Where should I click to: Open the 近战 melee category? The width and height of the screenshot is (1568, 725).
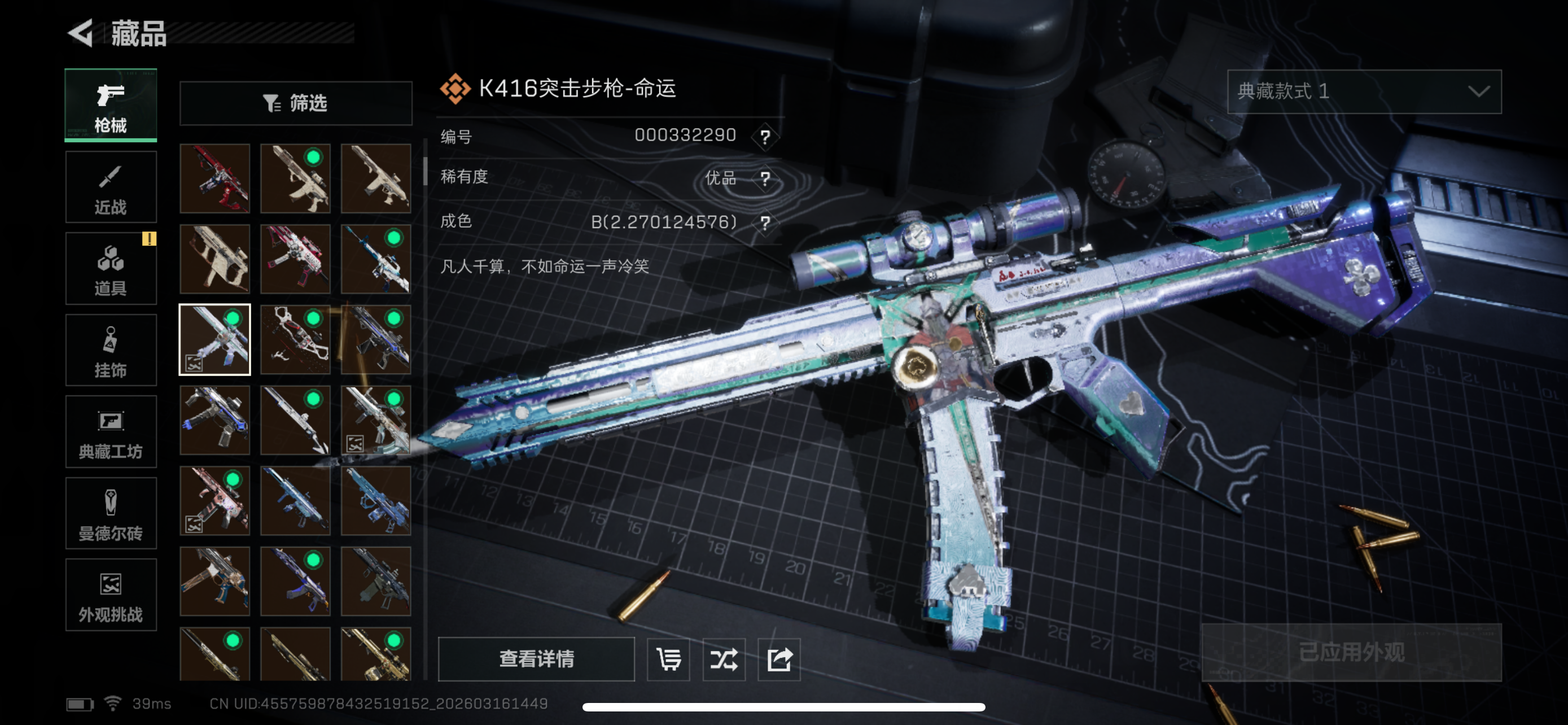pyautogui.click(x=111, y=187)
